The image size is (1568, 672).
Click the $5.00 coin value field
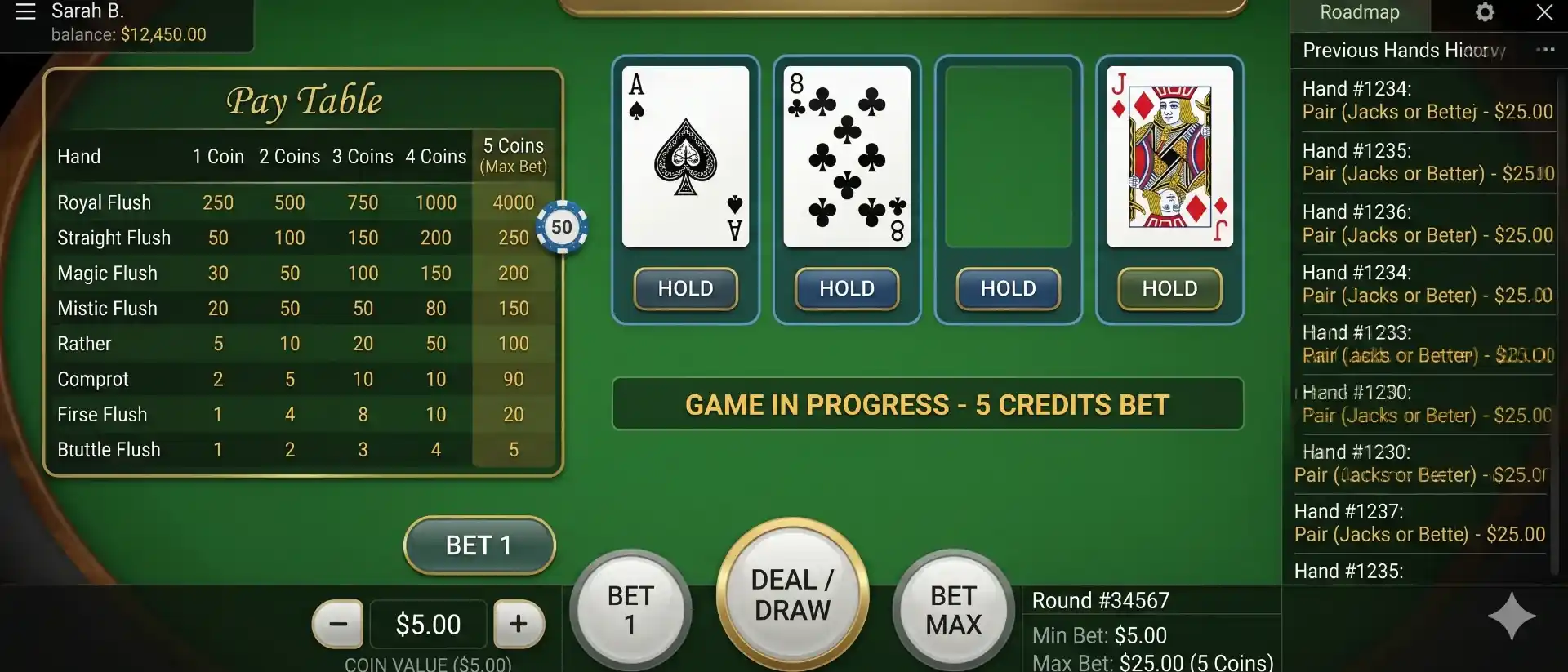click(428, 624)
